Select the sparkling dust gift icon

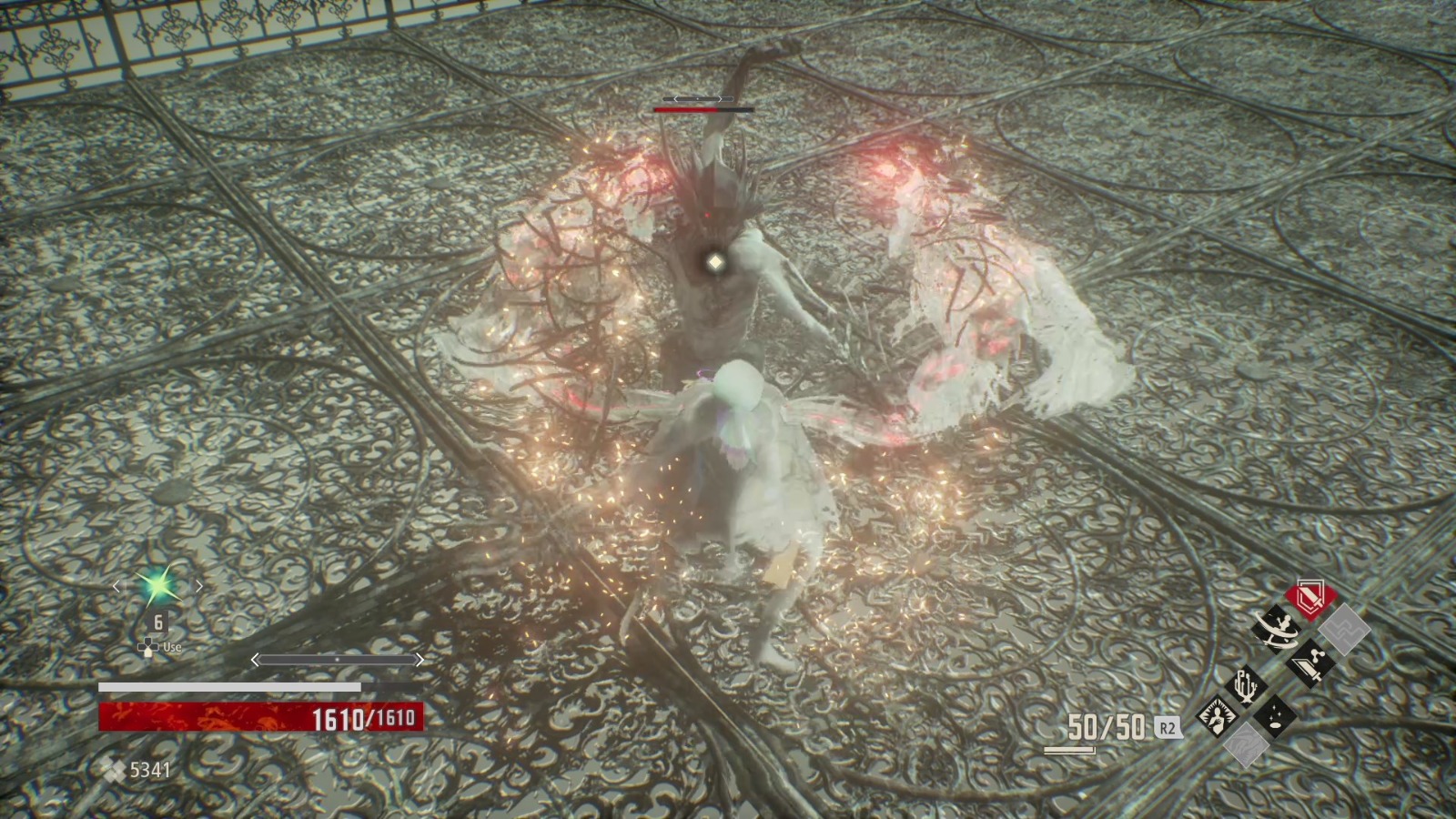point(1277,718)
